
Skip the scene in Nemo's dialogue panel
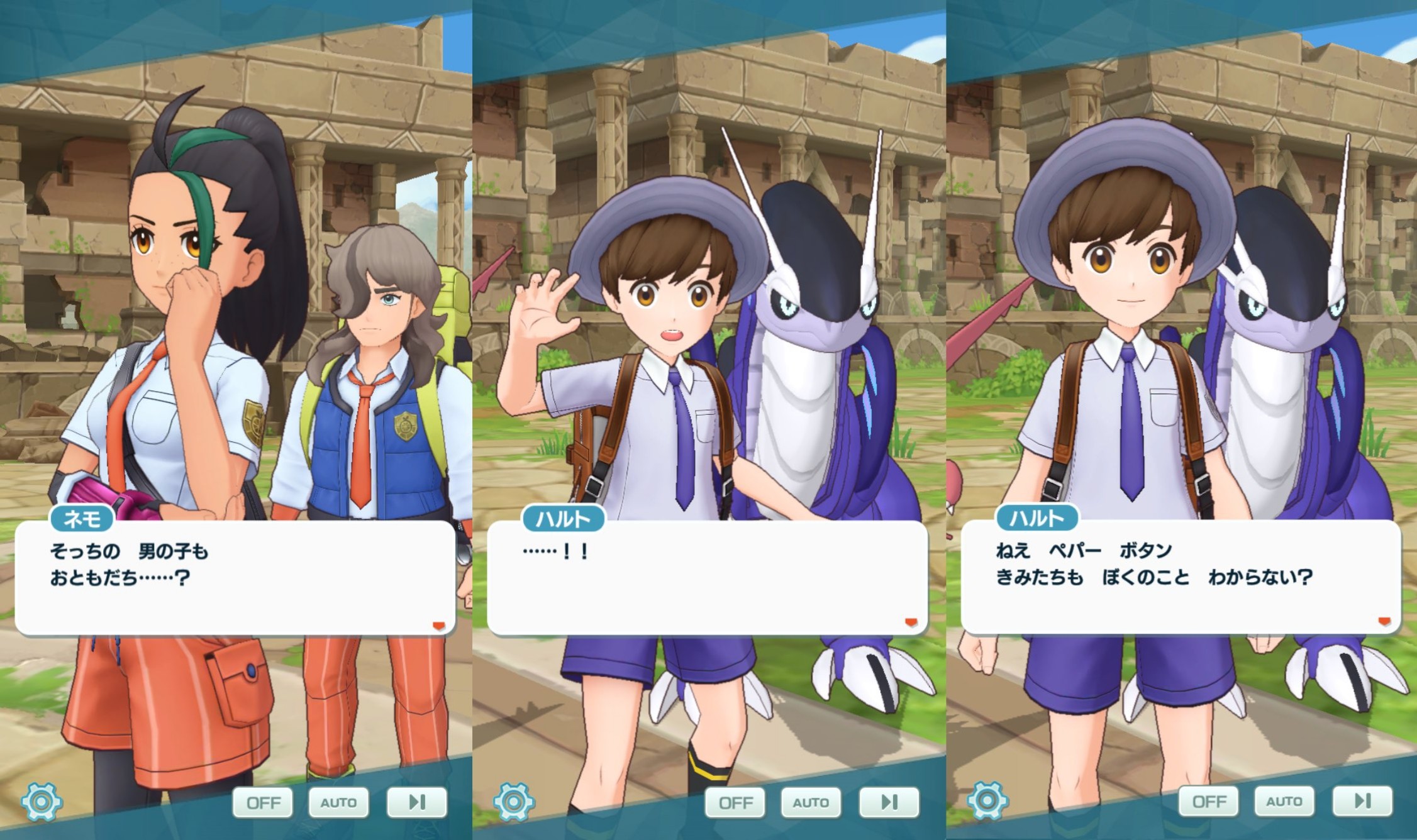416,802
